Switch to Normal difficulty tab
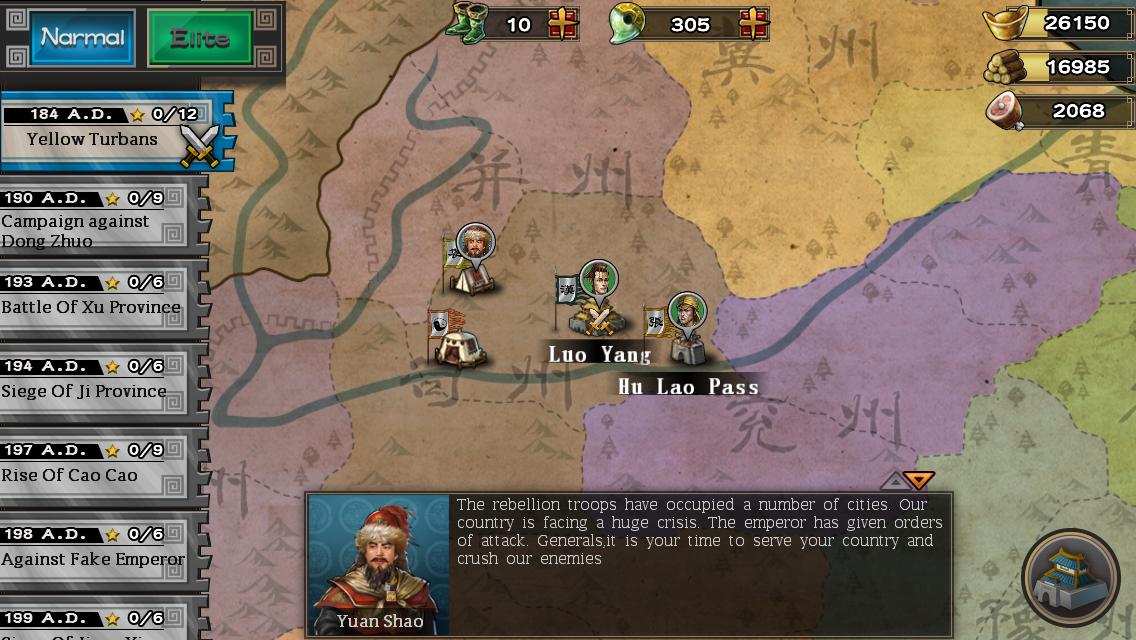The width and height of the screenshot is (1136, 640). click(82, 38)
